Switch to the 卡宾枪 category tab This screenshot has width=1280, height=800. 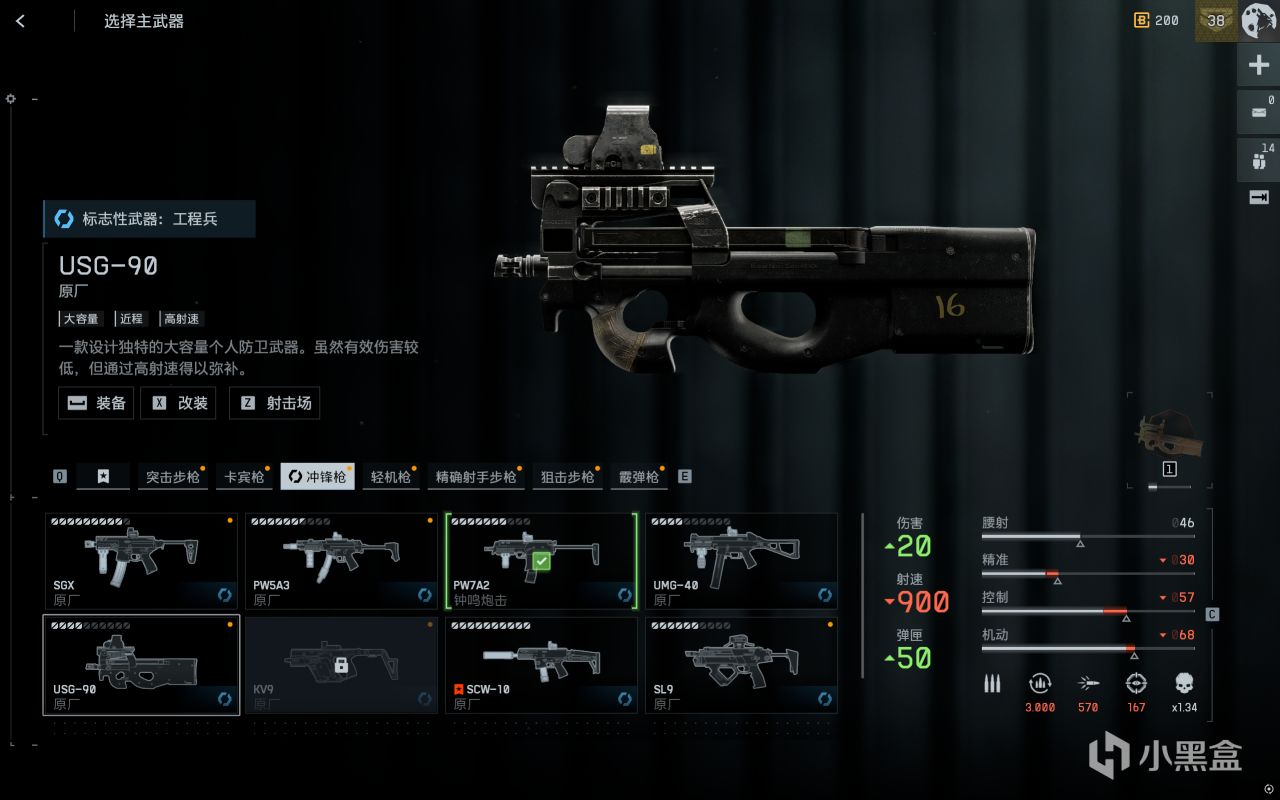245,477
